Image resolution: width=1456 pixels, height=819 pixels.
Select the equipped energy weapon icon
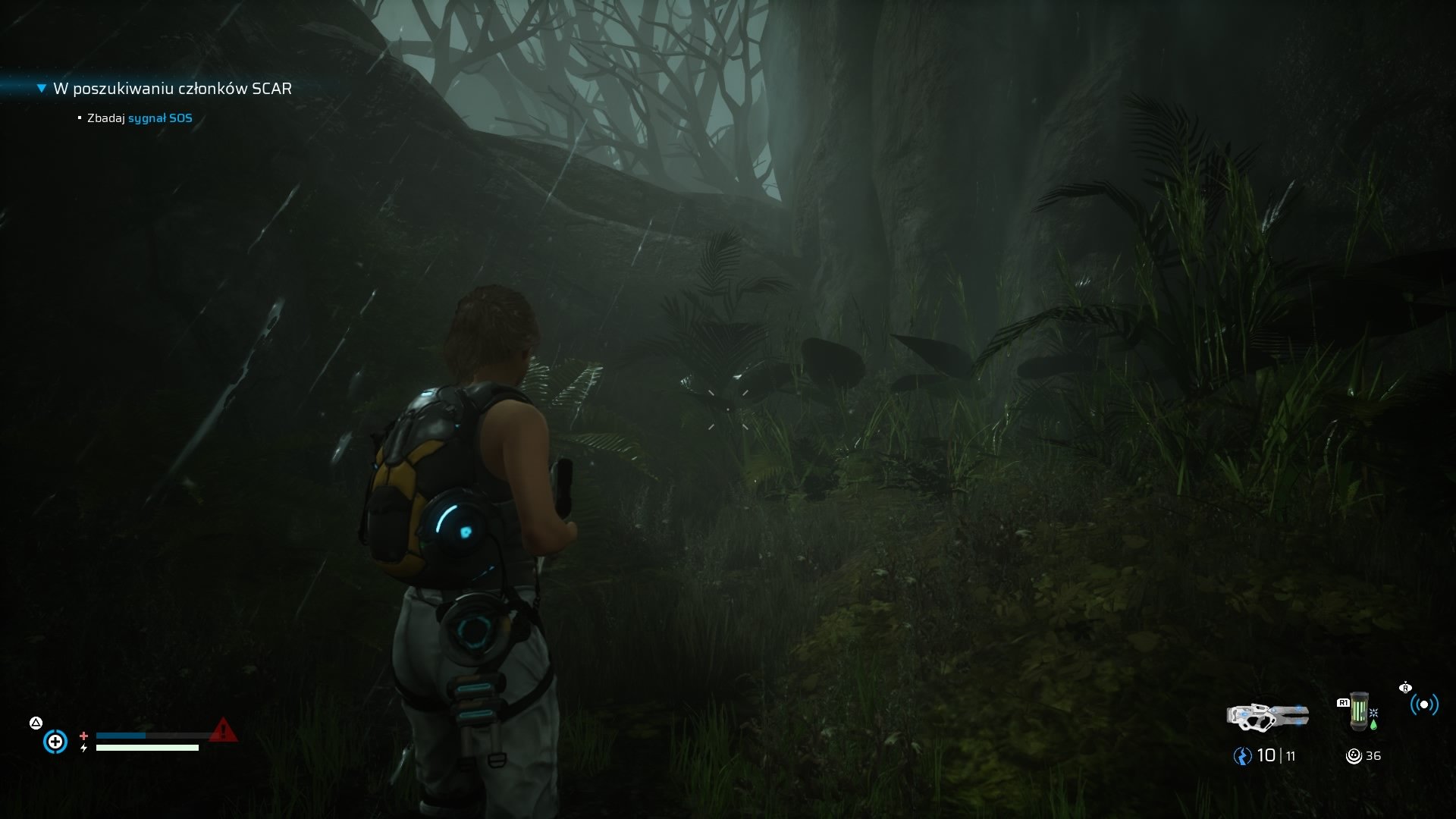pyautogui.click(x=1267, y=716)
